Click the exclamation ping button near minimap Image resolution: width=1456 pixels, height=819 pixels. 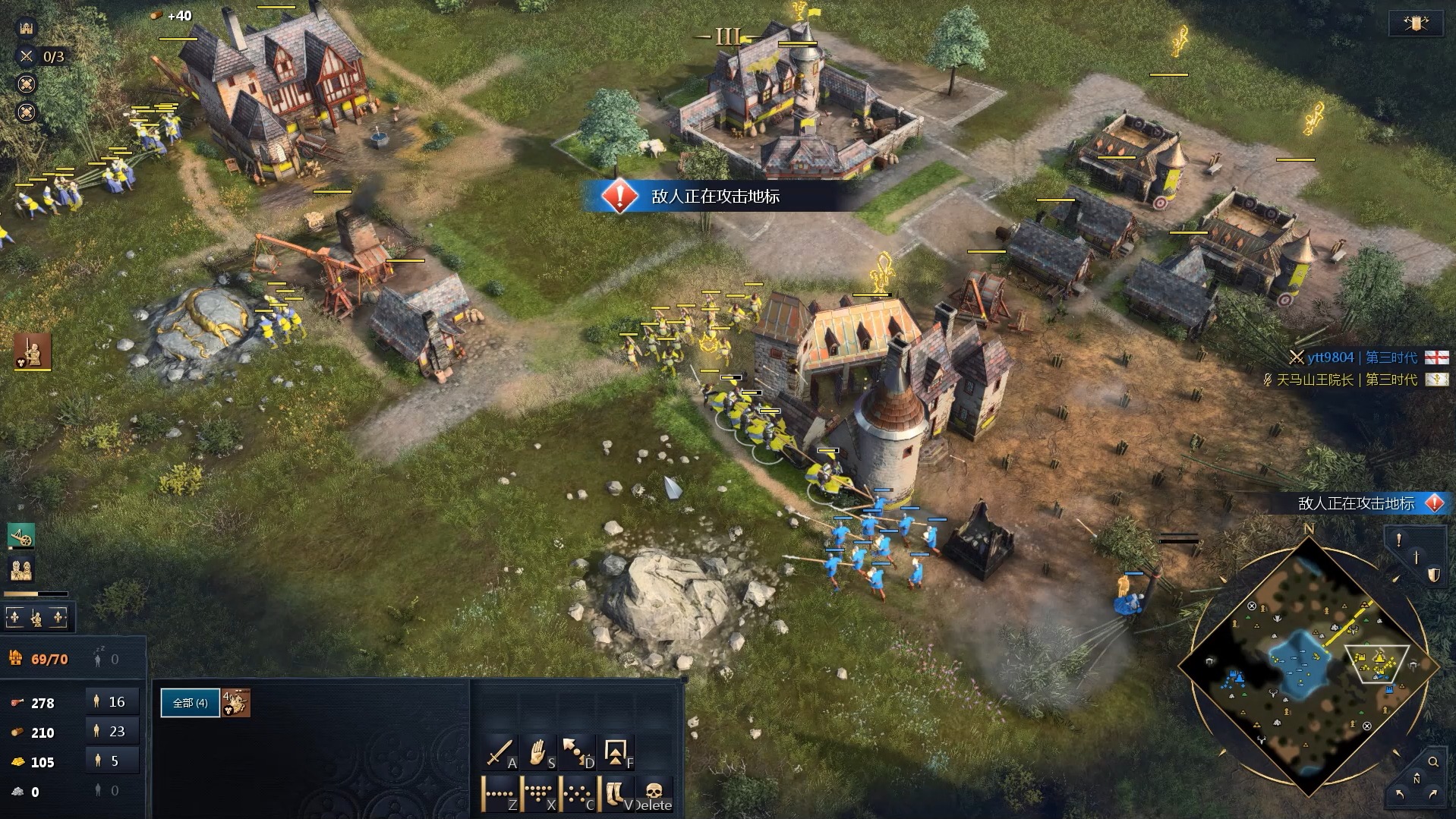(1399, 540)
